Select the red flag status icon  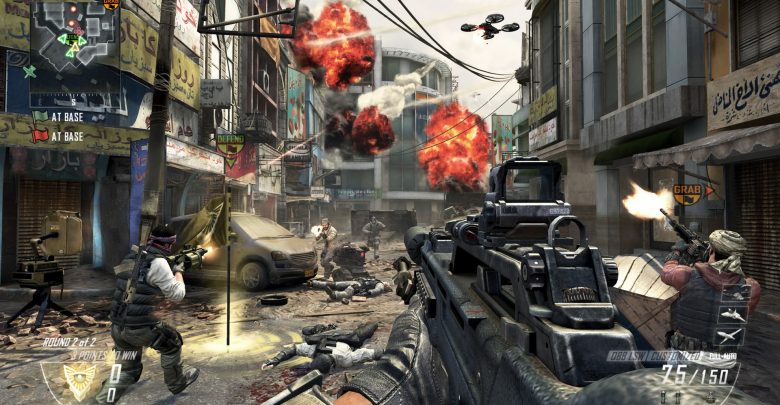[x=39, y=135]
